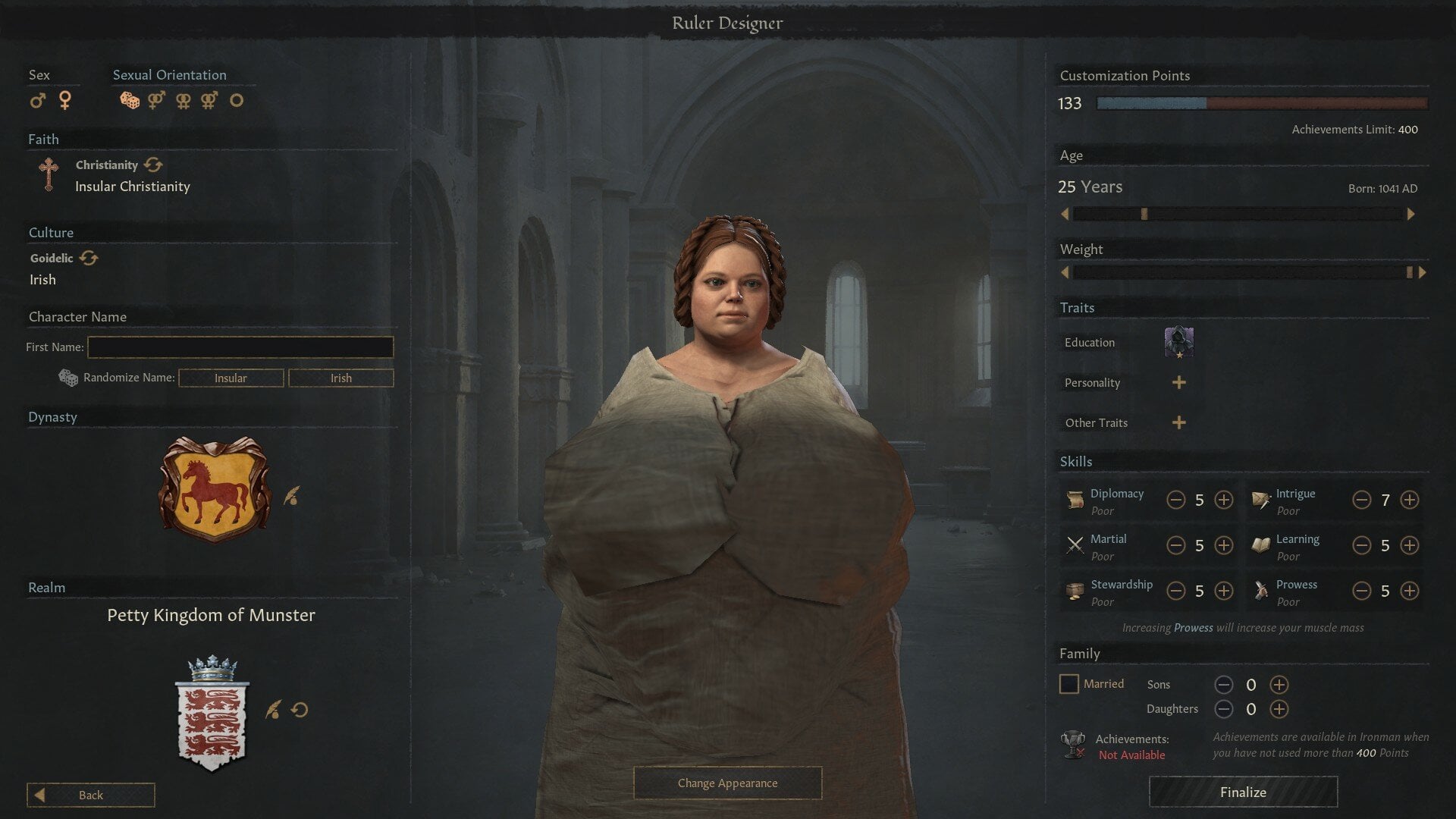Select the male sex symbol
Viewport: 1456px width, 819px height.
tap(38, 100)
